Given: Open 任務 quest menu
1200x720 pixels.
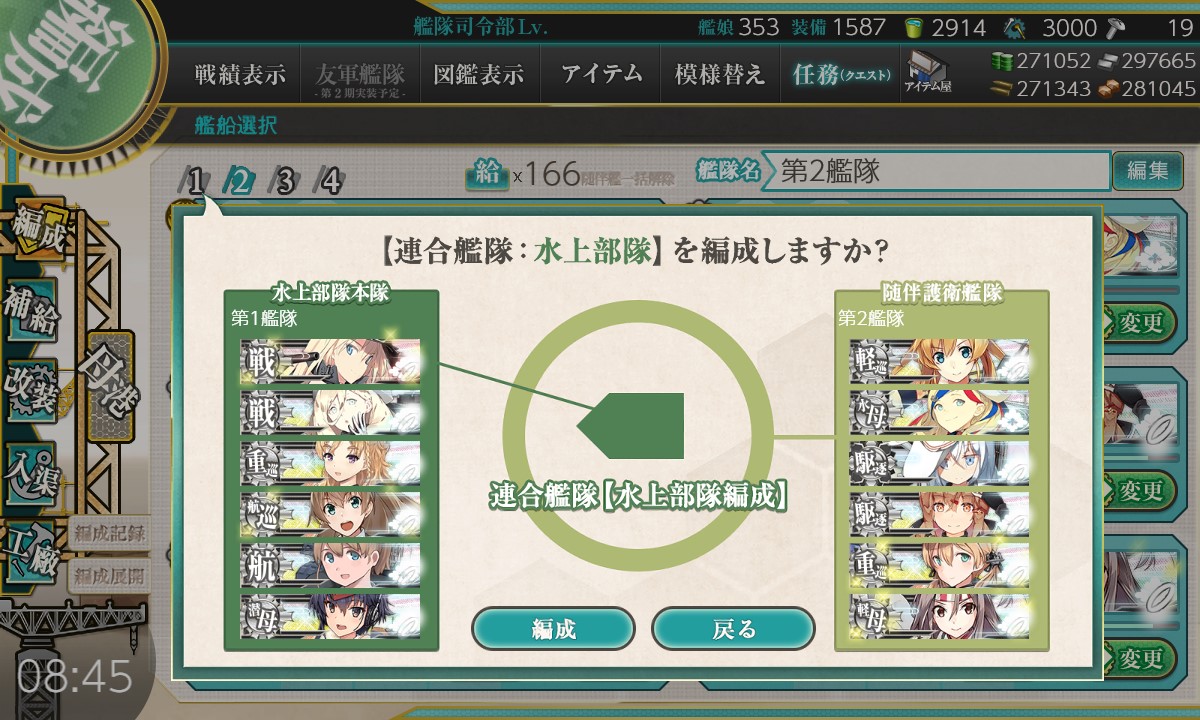Looking at the screenshot, I should pos(840,75).
